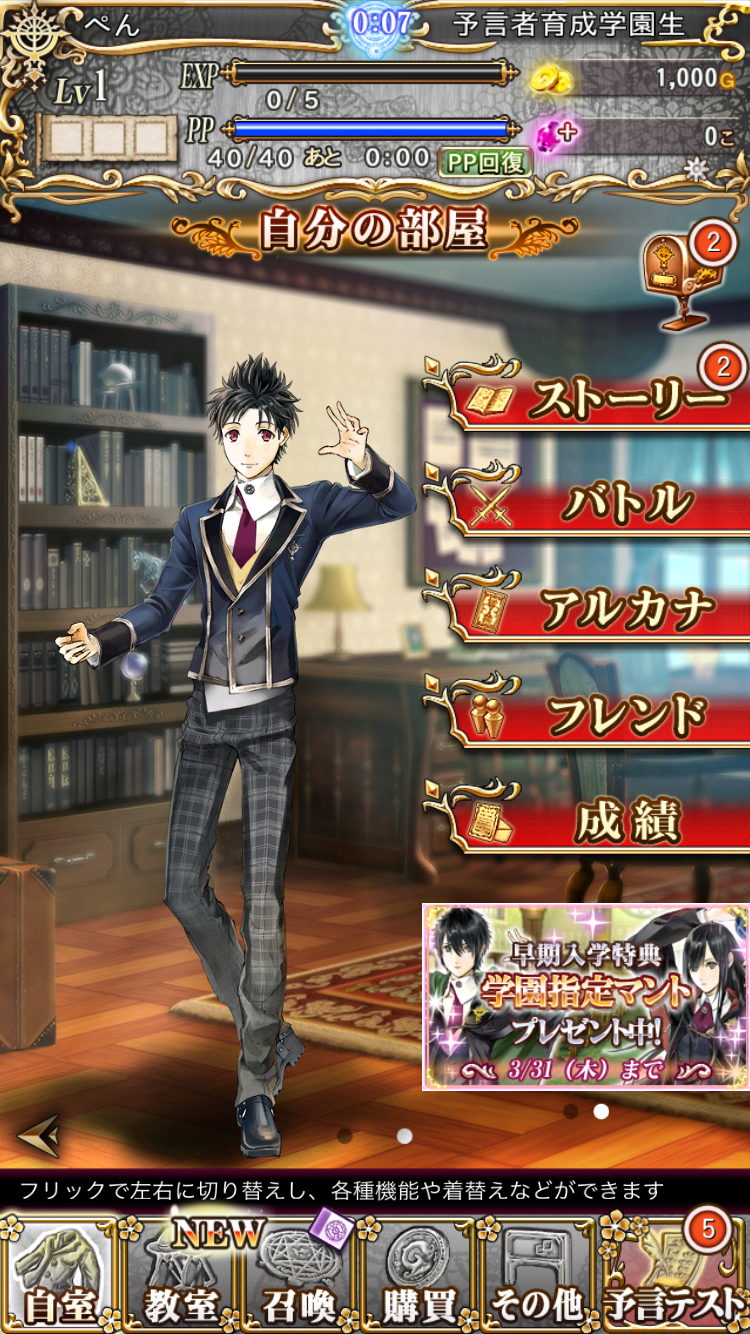Select the バトル (Battle) menu button
This screenshot has width=750, height=1334.
pos(590,503)
